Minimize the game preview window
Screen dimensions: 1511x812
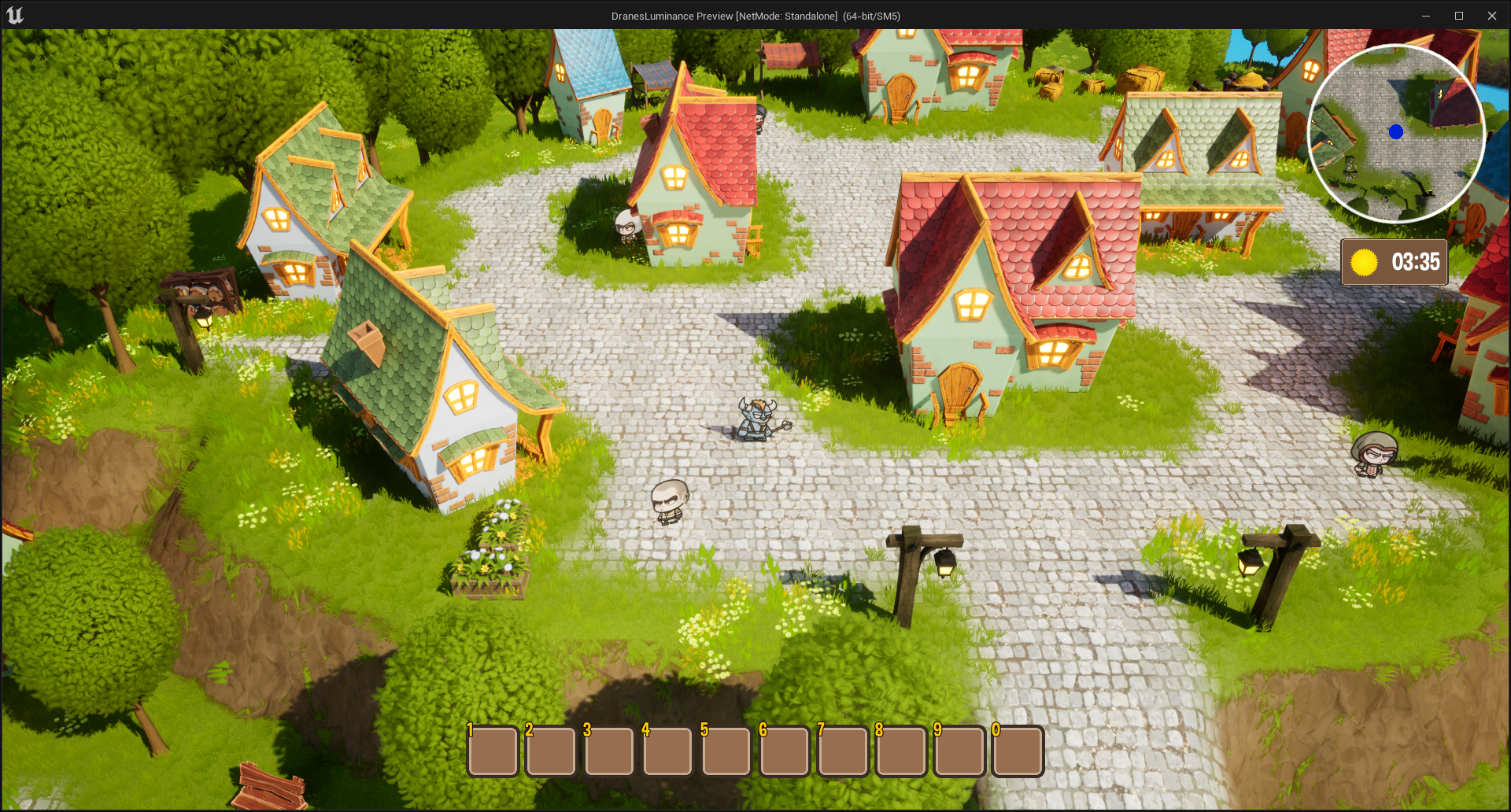1426,16
